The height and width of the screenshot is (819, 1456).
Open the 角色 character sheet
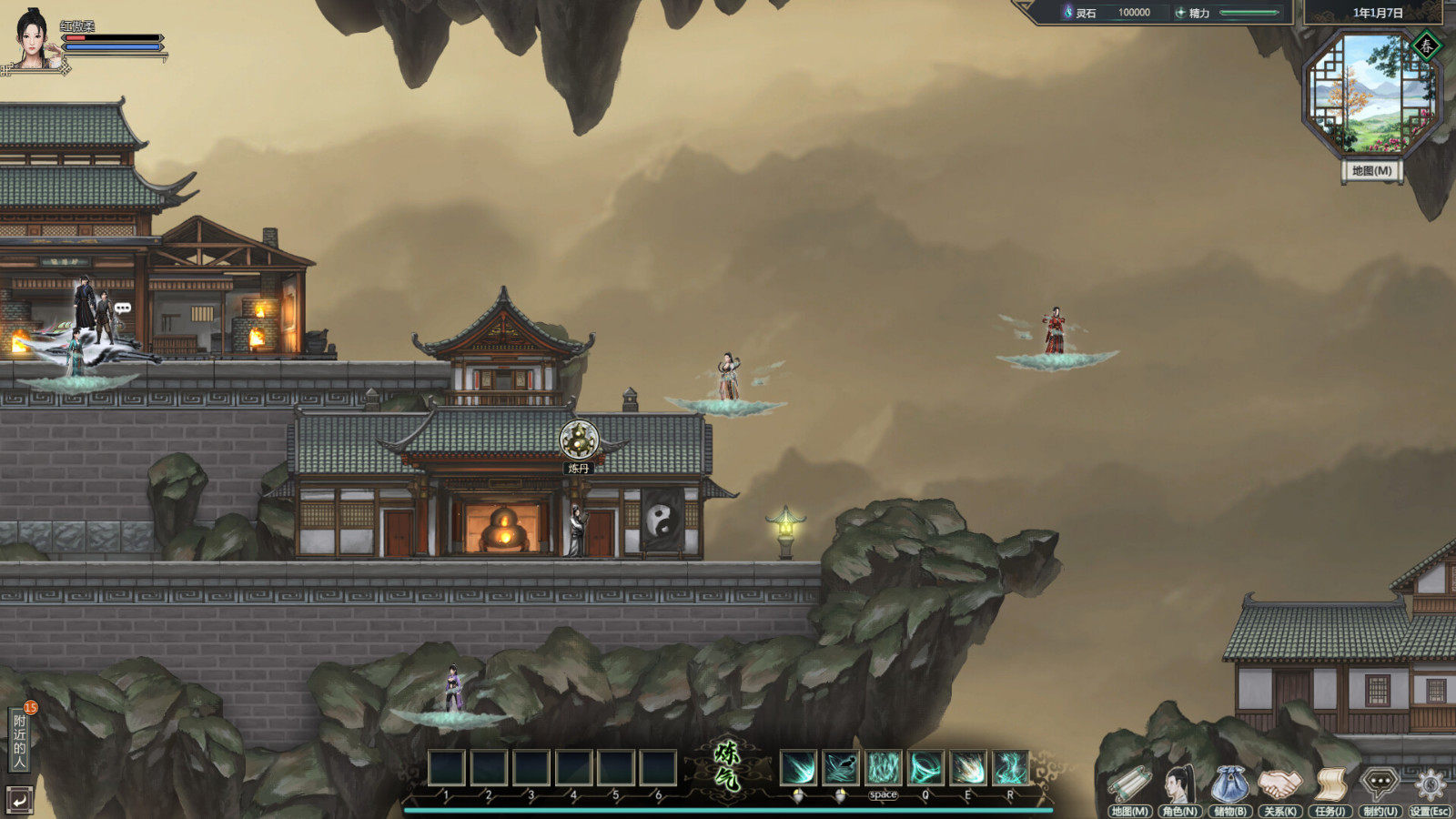tap(1180, 786)
